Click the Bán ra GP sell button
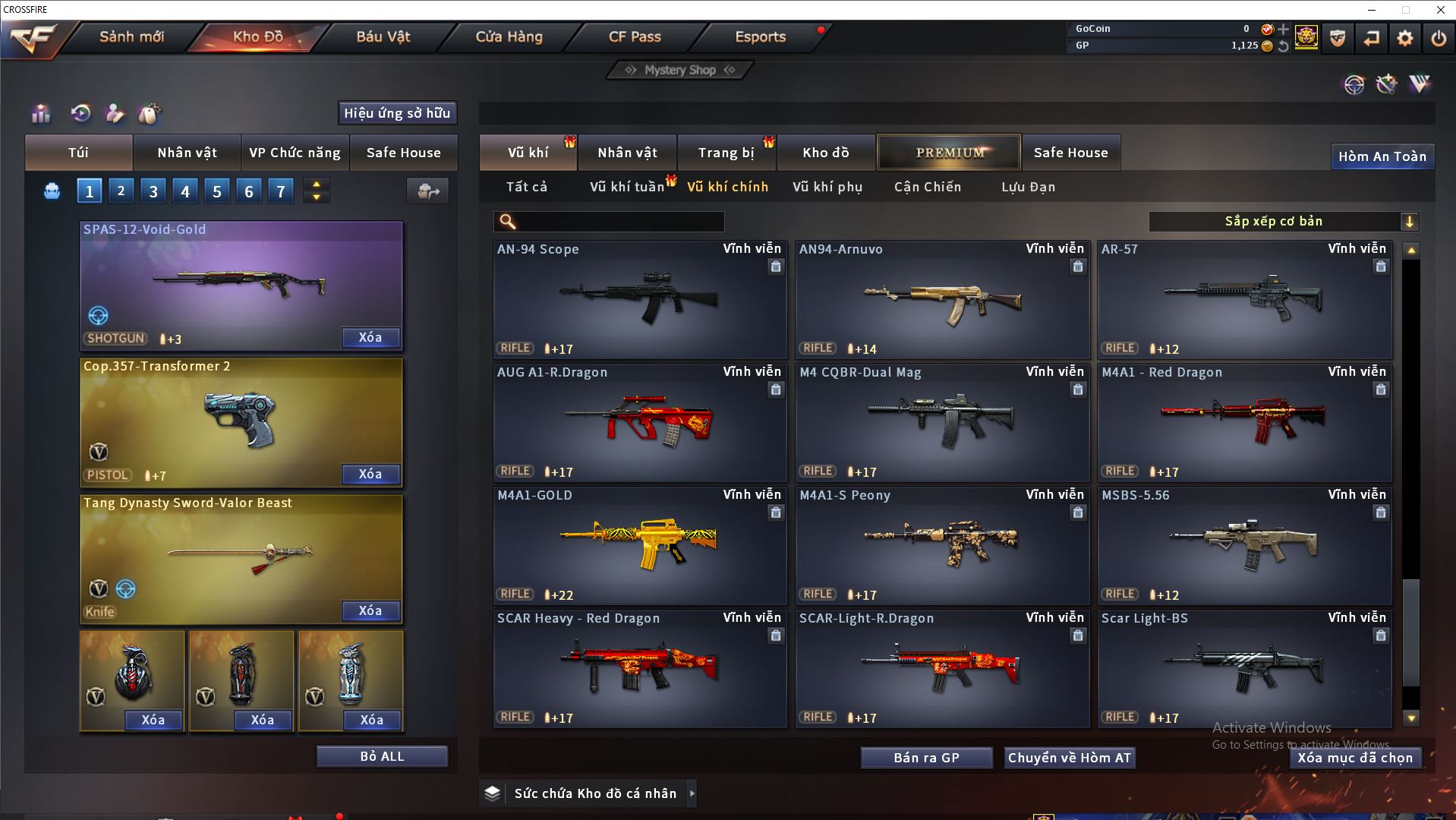The image size is (1456, 820). (926, 758)
